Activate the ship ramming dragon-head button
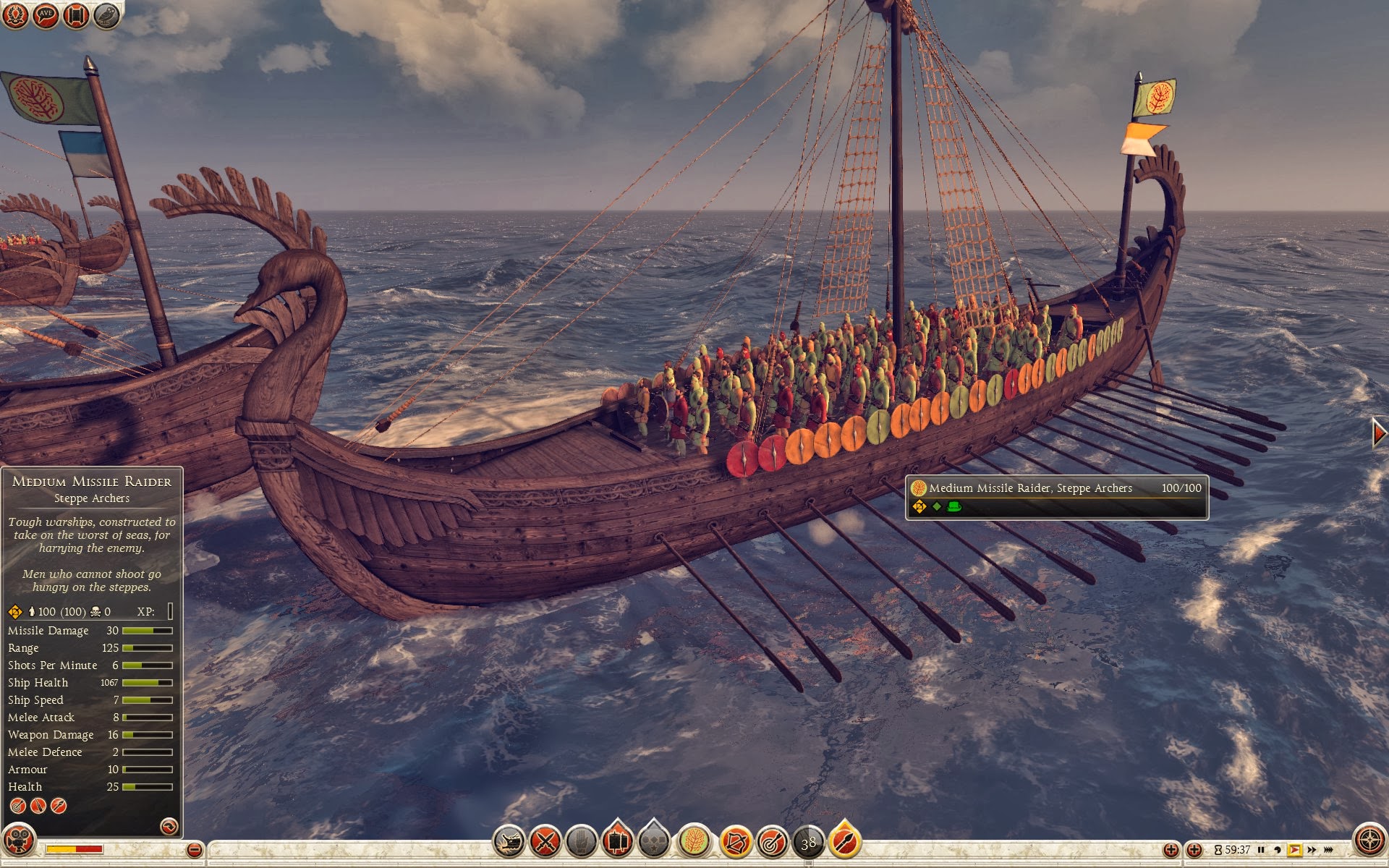1389x868 pixels. [509, 842]
